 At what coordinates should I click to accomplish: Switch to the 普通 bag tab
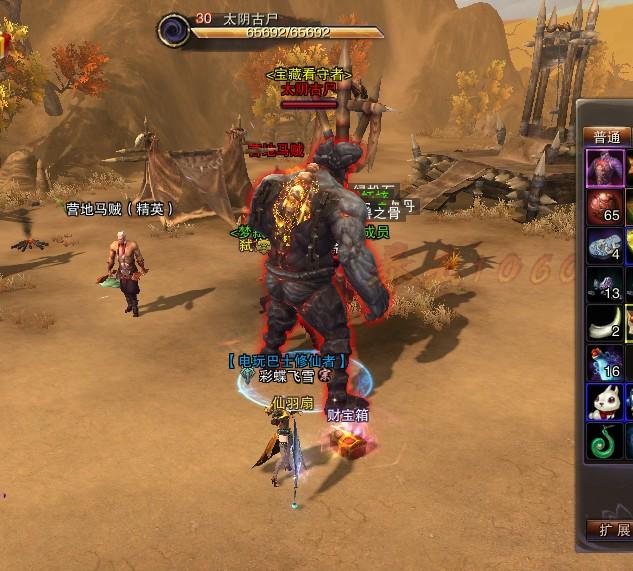coord(607,137)
